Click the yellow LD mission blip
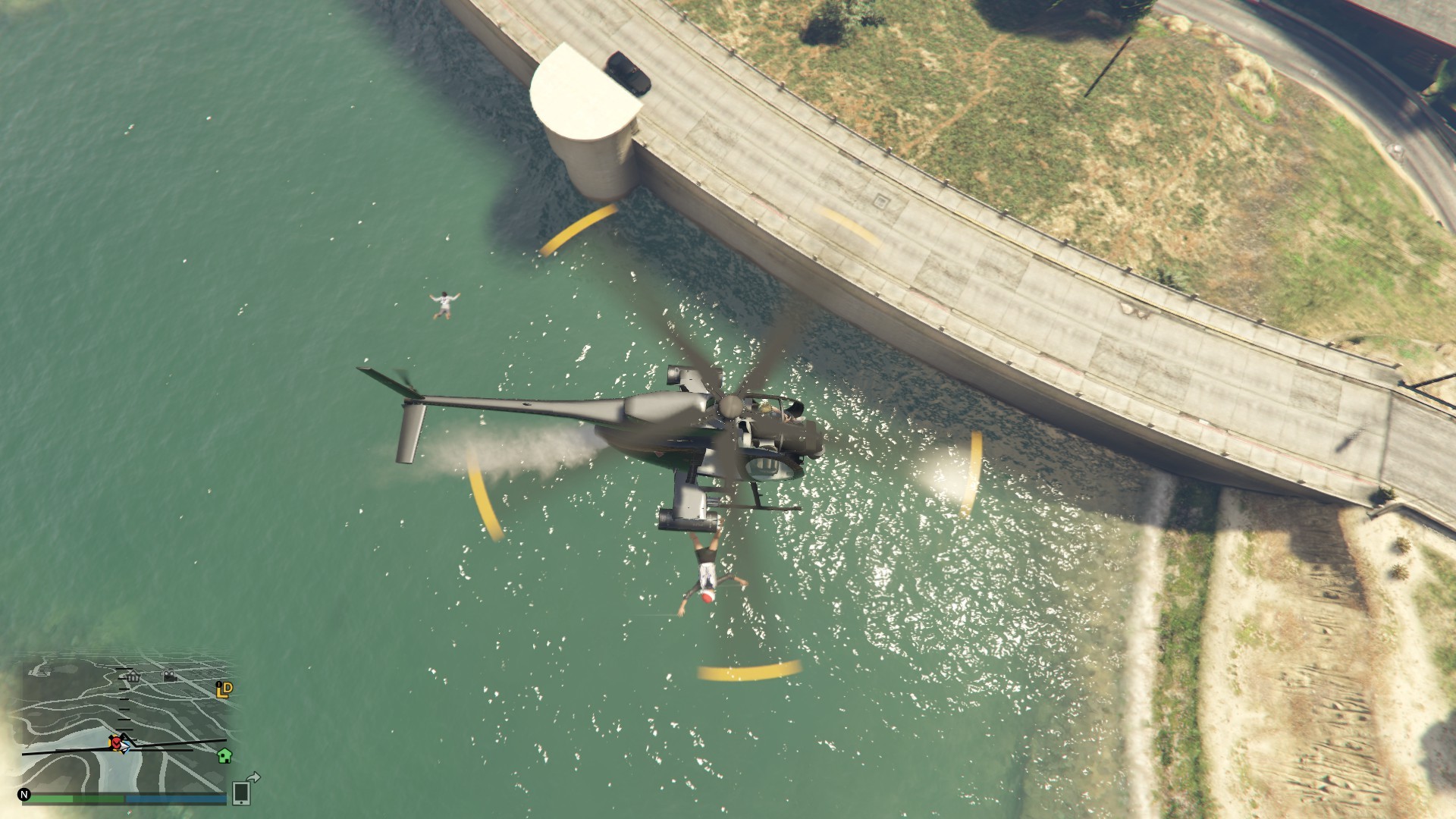 tap(224, 689)
